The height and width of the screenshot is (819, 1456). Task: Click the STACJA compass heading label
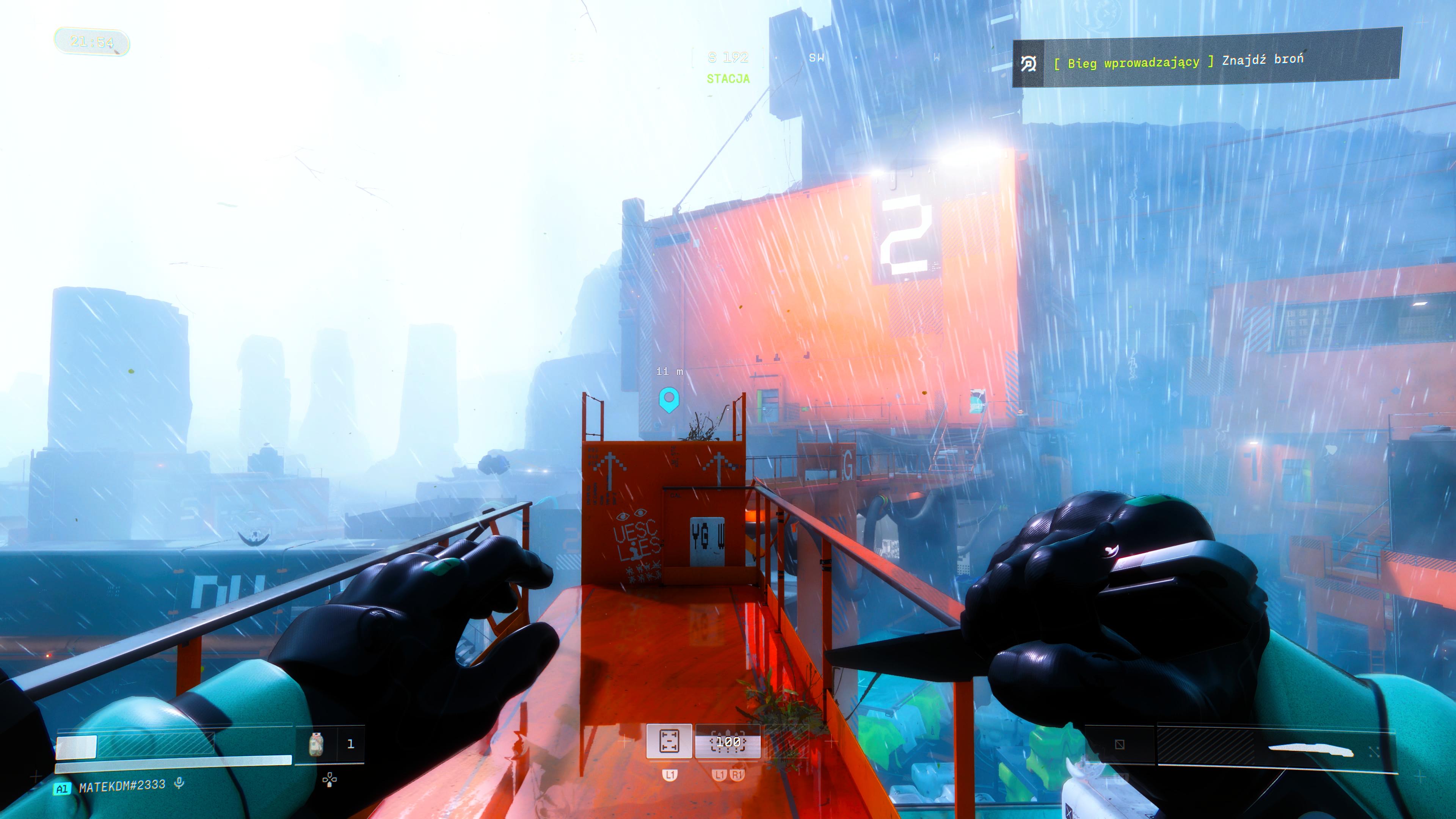coord(728,79)
